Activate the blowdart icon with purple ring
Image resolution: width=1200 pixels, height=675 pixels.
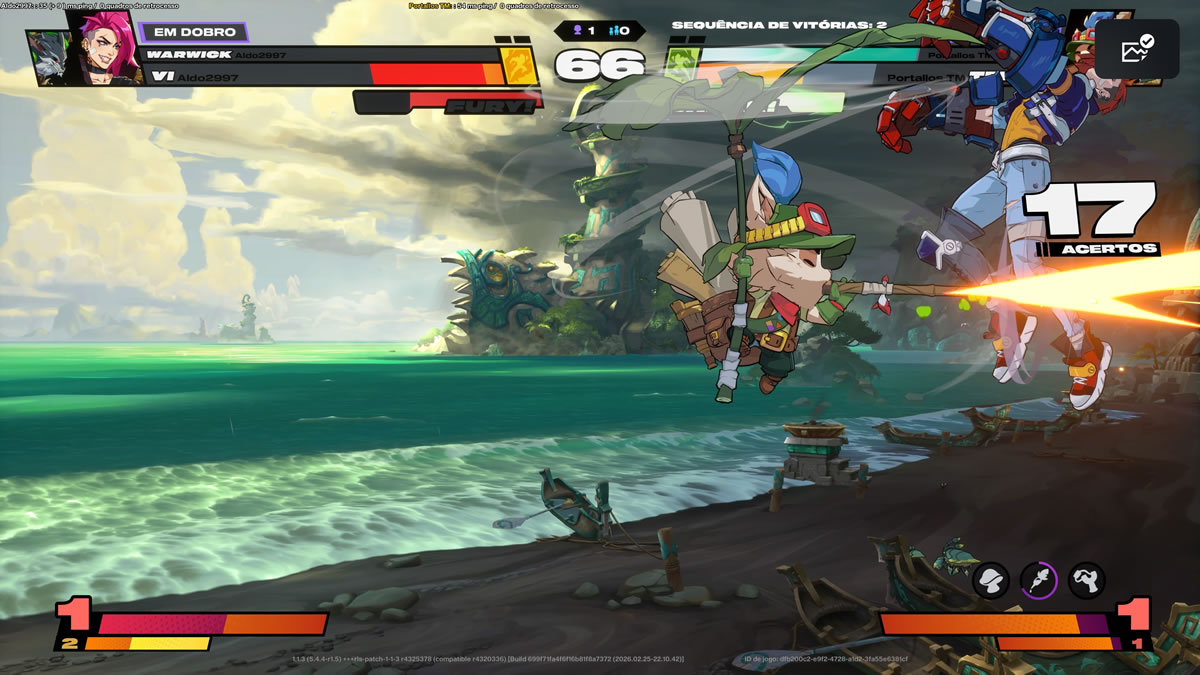(1039, 579)
